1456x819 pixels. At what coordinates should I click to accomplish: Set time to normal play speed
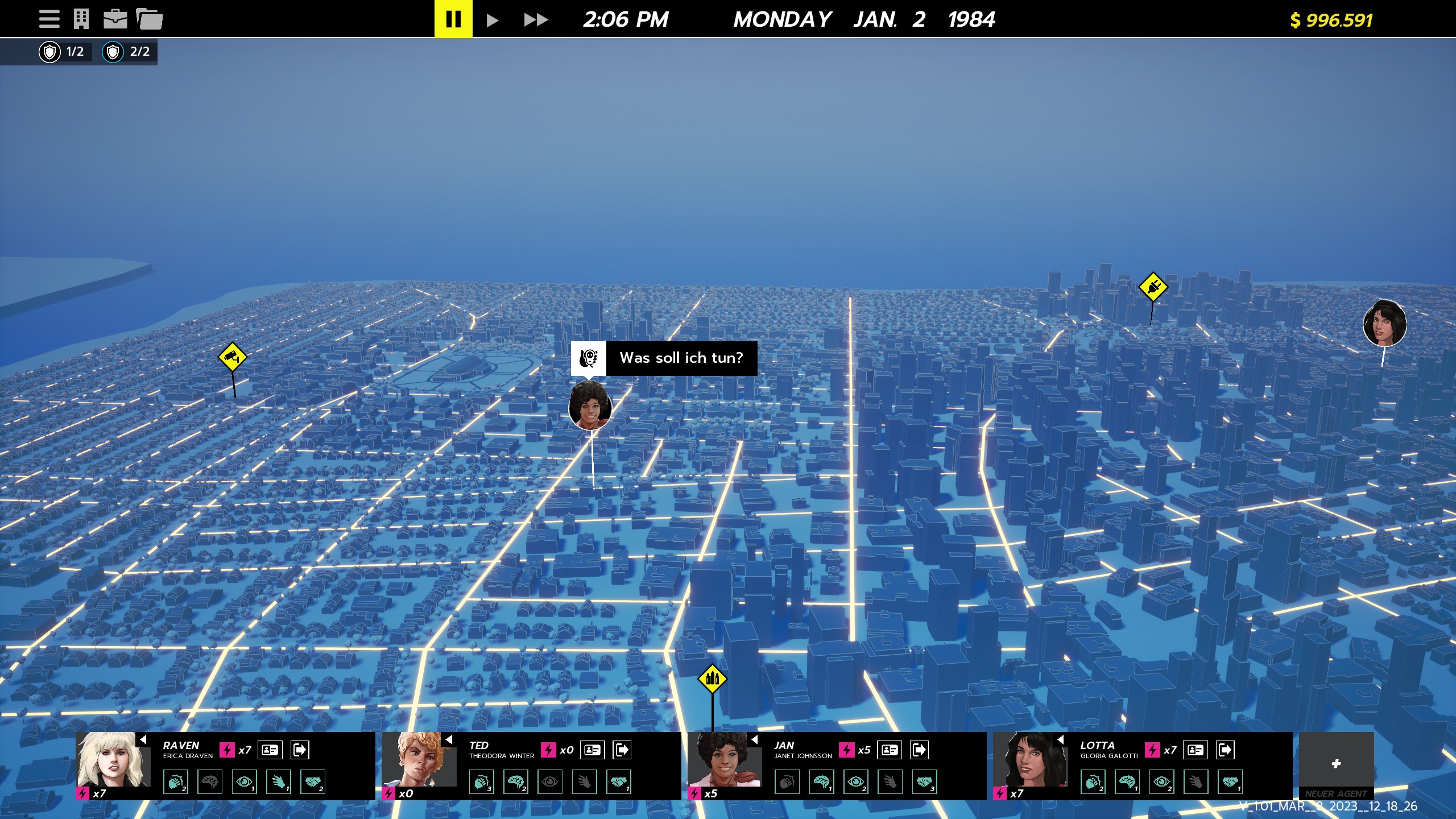493,20
